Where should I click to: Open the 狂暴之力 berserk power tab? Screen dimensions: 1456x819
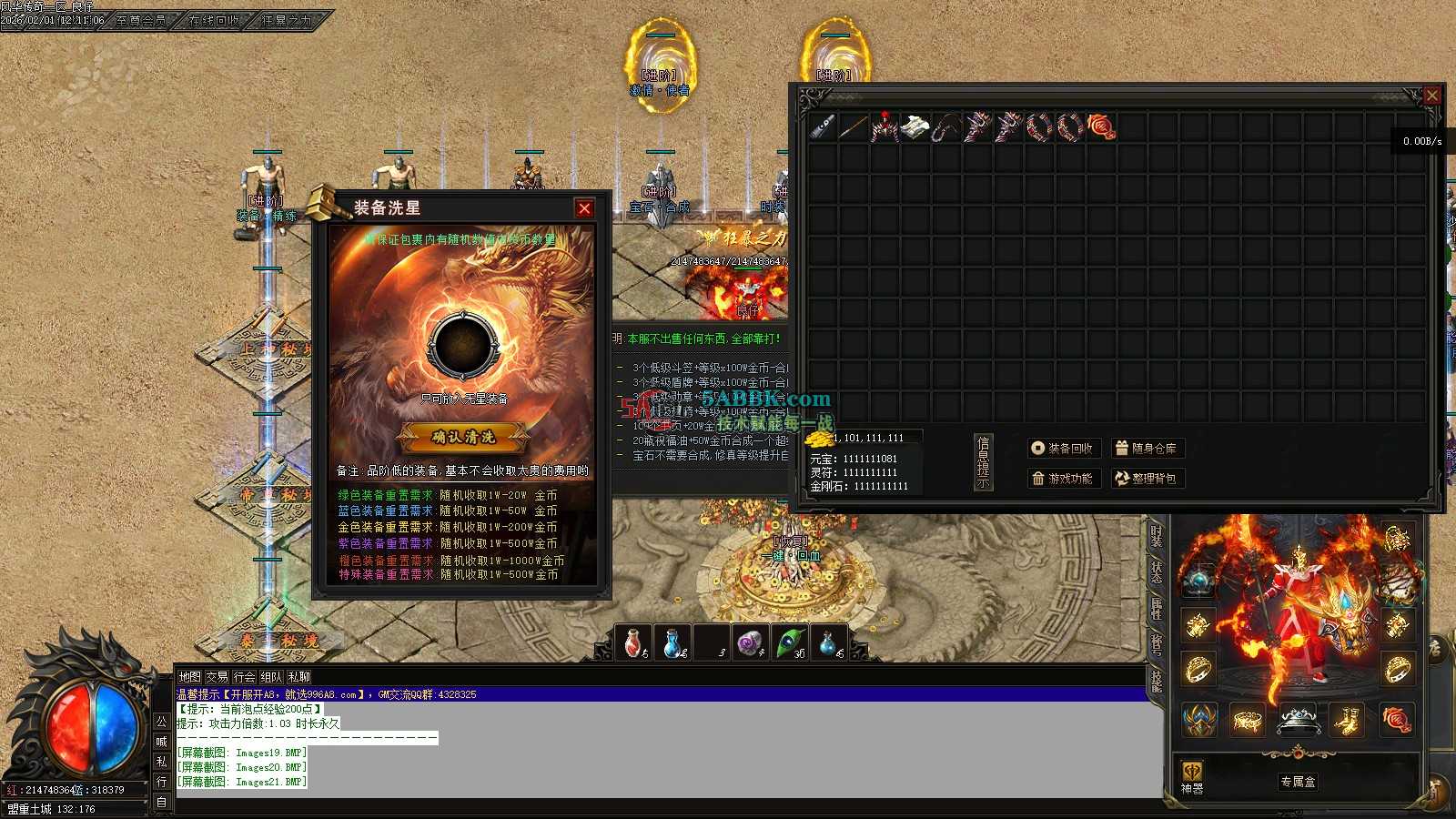[x=286, y=19]
